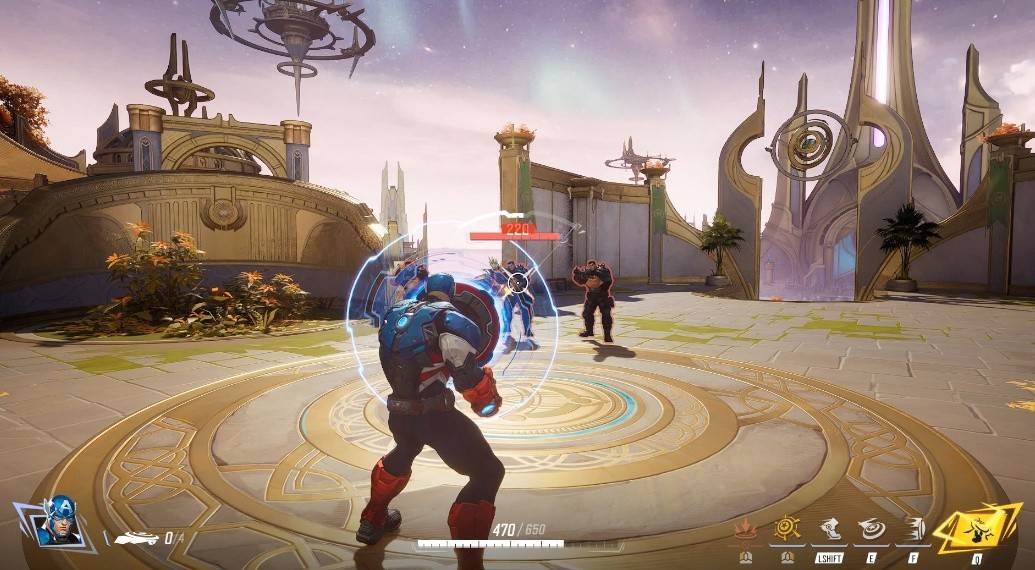Select the shield punch weapon icon
Screen dimensions: 1035x570
[x=137, y=538]
